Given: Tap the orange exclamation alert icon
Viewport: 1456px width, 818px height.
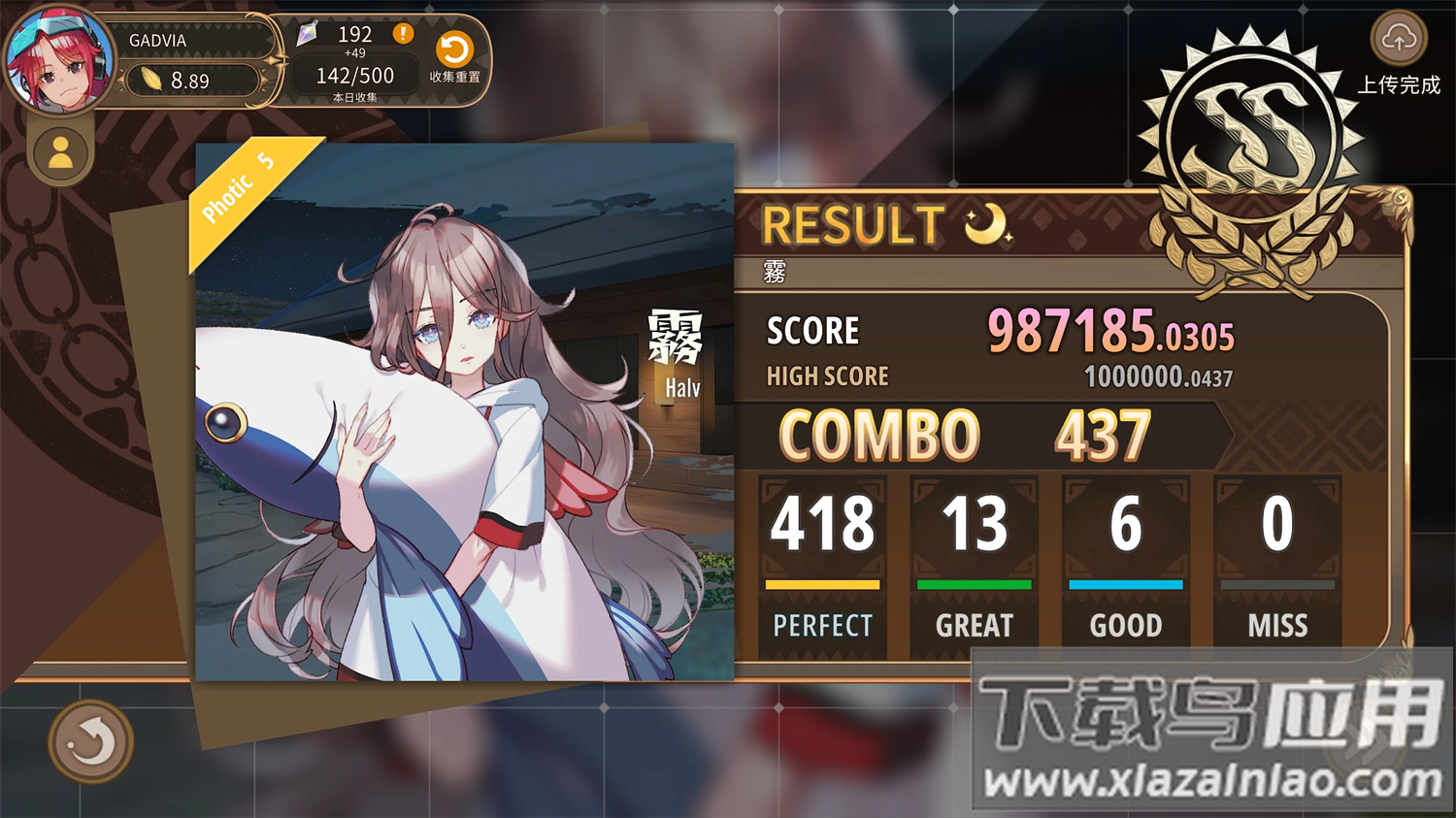Looking at the screenshot, I should coord(403,34).
